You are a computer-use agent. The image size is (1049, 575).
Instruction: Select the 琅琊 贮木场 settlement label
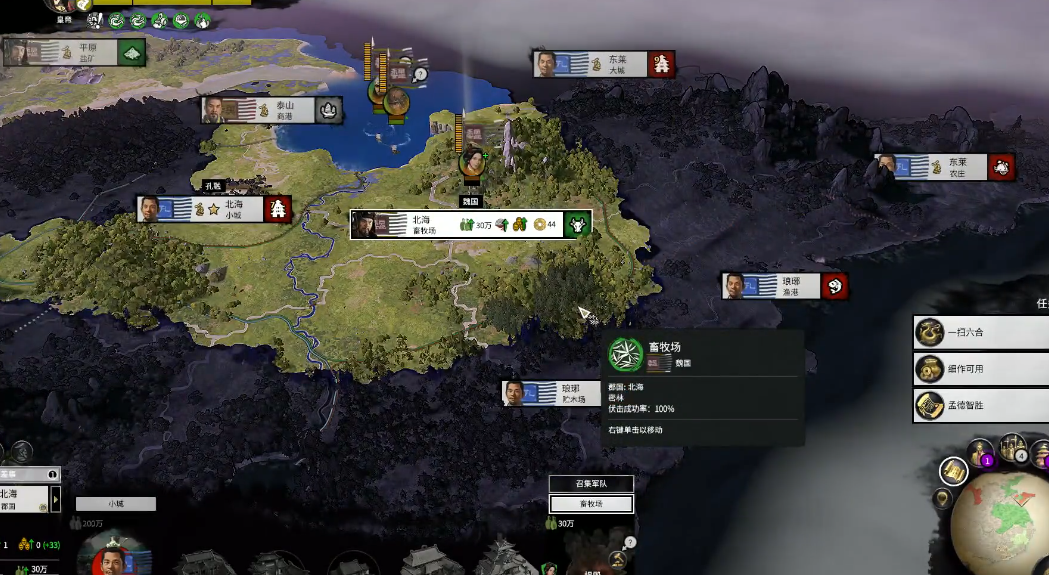pyautogui.click(x=567, y=393)
